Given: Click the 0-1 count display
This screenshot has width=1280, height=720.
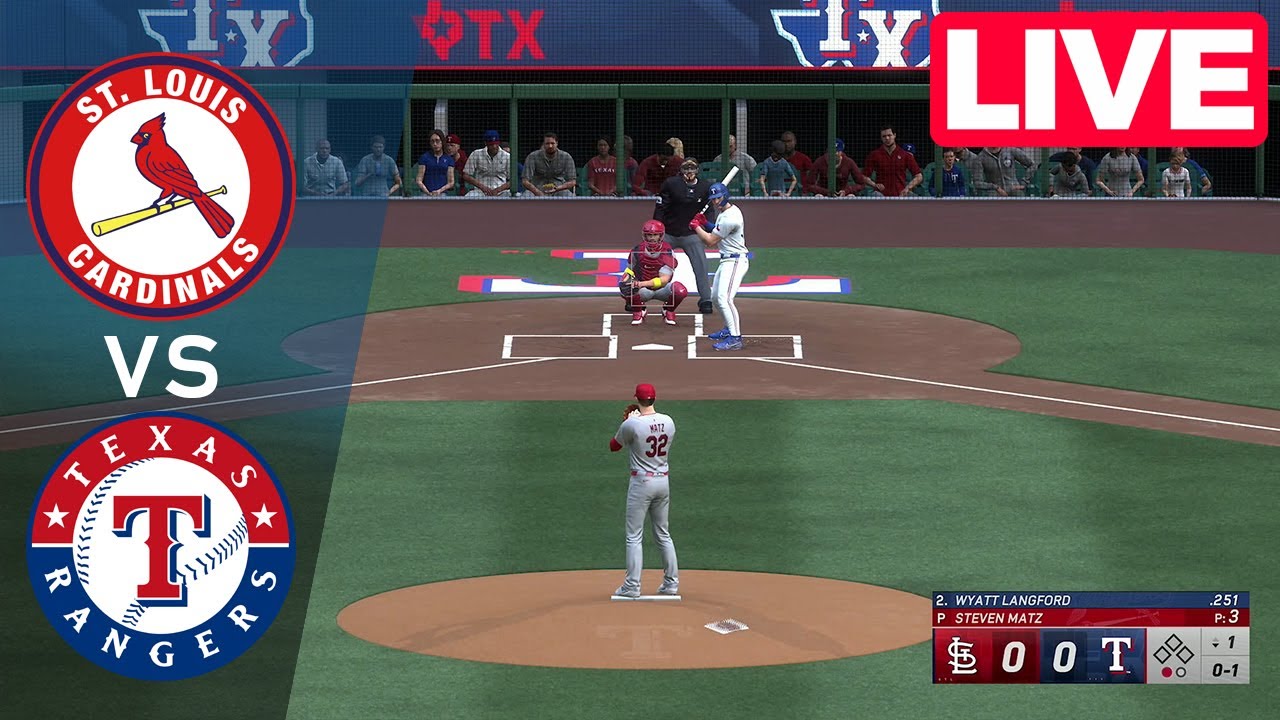Looking at the screenshot, I should [1228, 670].
